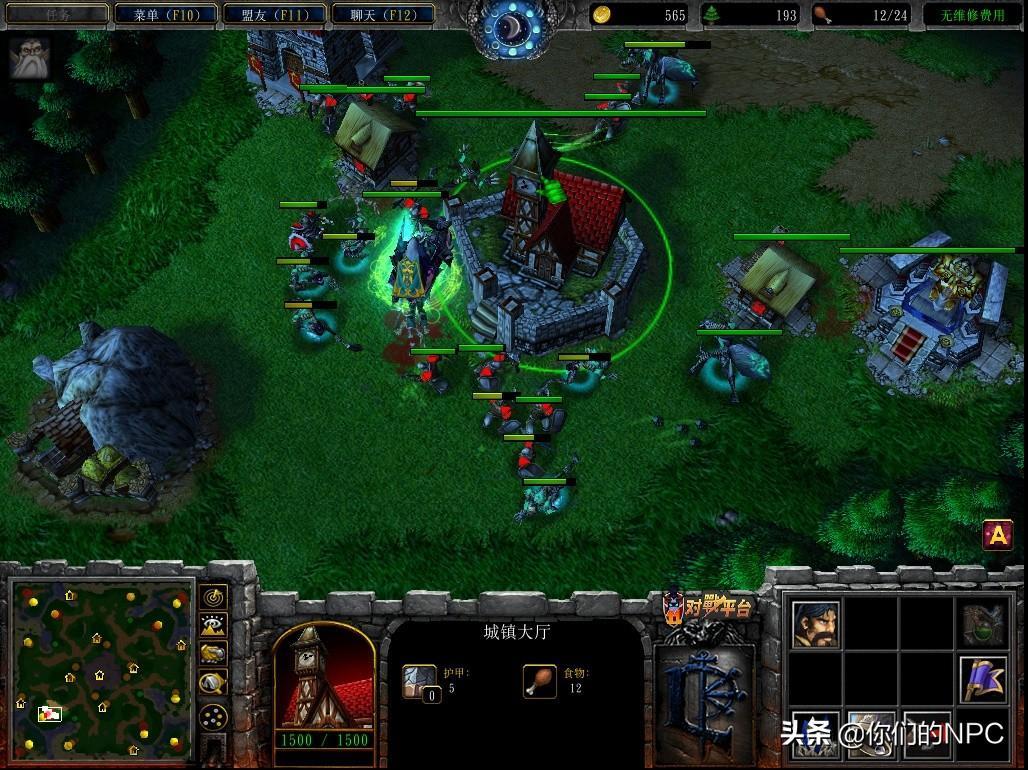Click the 对战平台 platform logo

(x=708, y=606)
